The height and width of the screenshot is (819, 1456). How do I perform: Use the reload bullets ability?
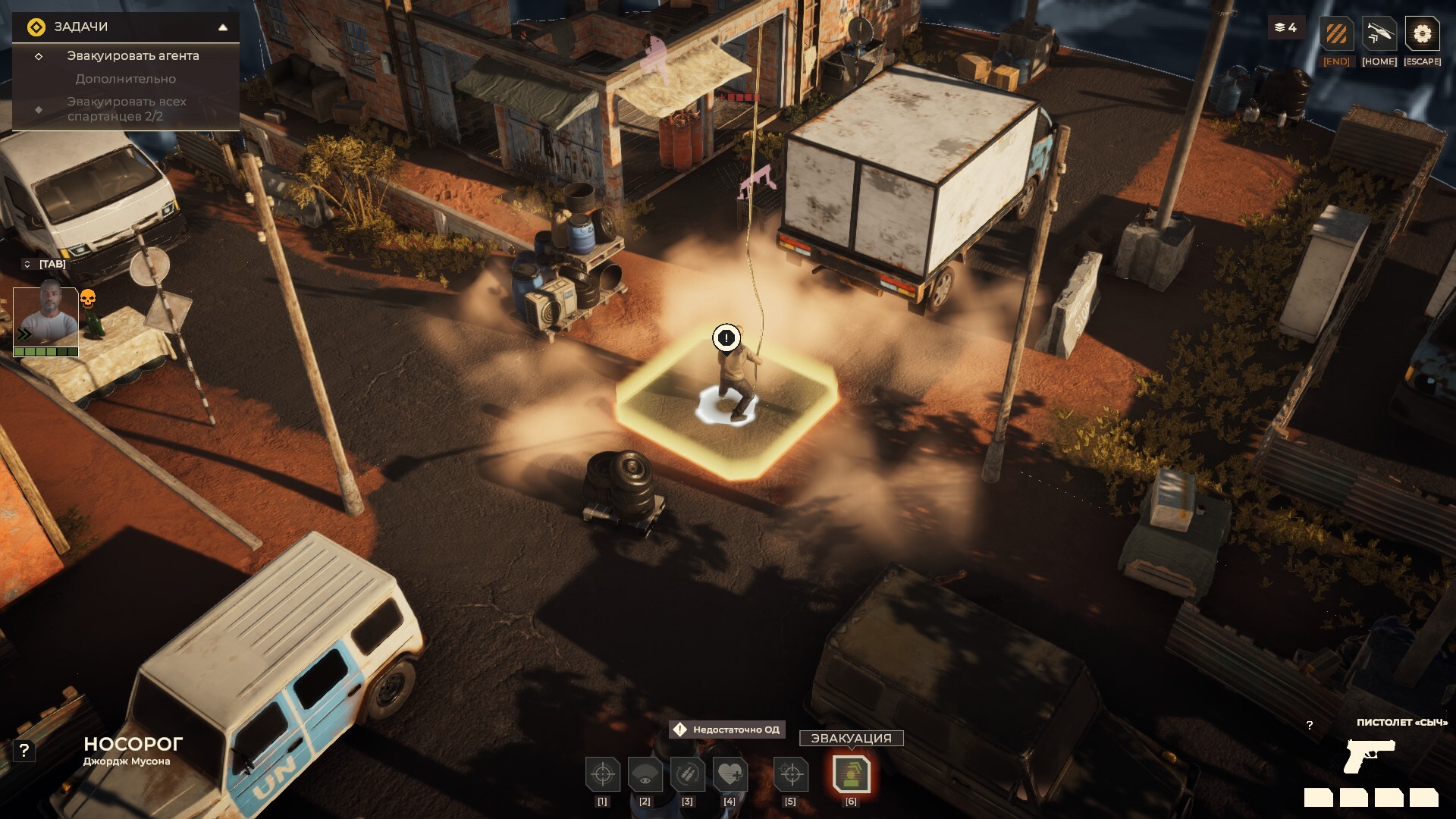point(688,774)
